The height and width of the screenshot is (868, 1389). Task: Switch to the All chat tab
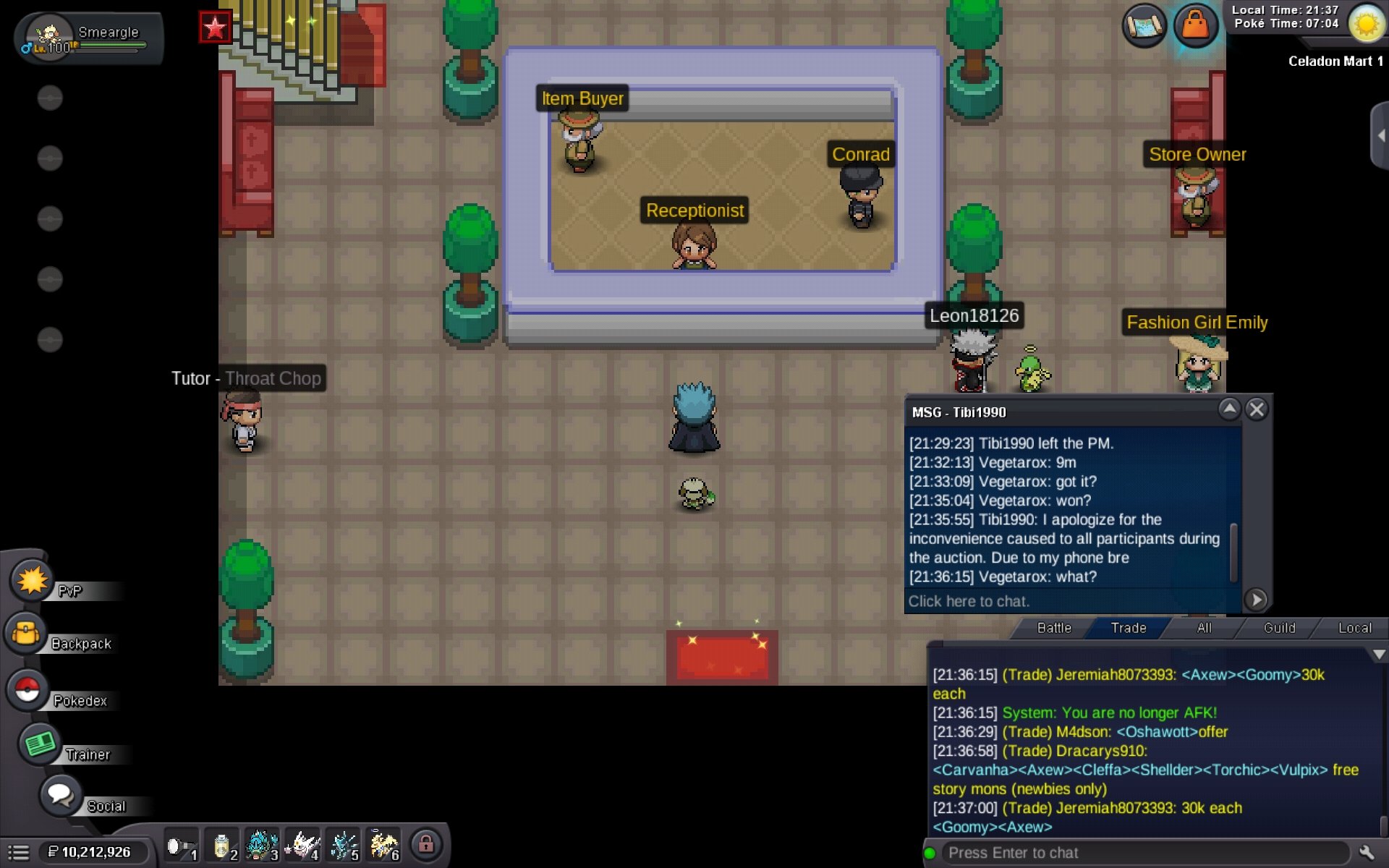click(1204, 628)
